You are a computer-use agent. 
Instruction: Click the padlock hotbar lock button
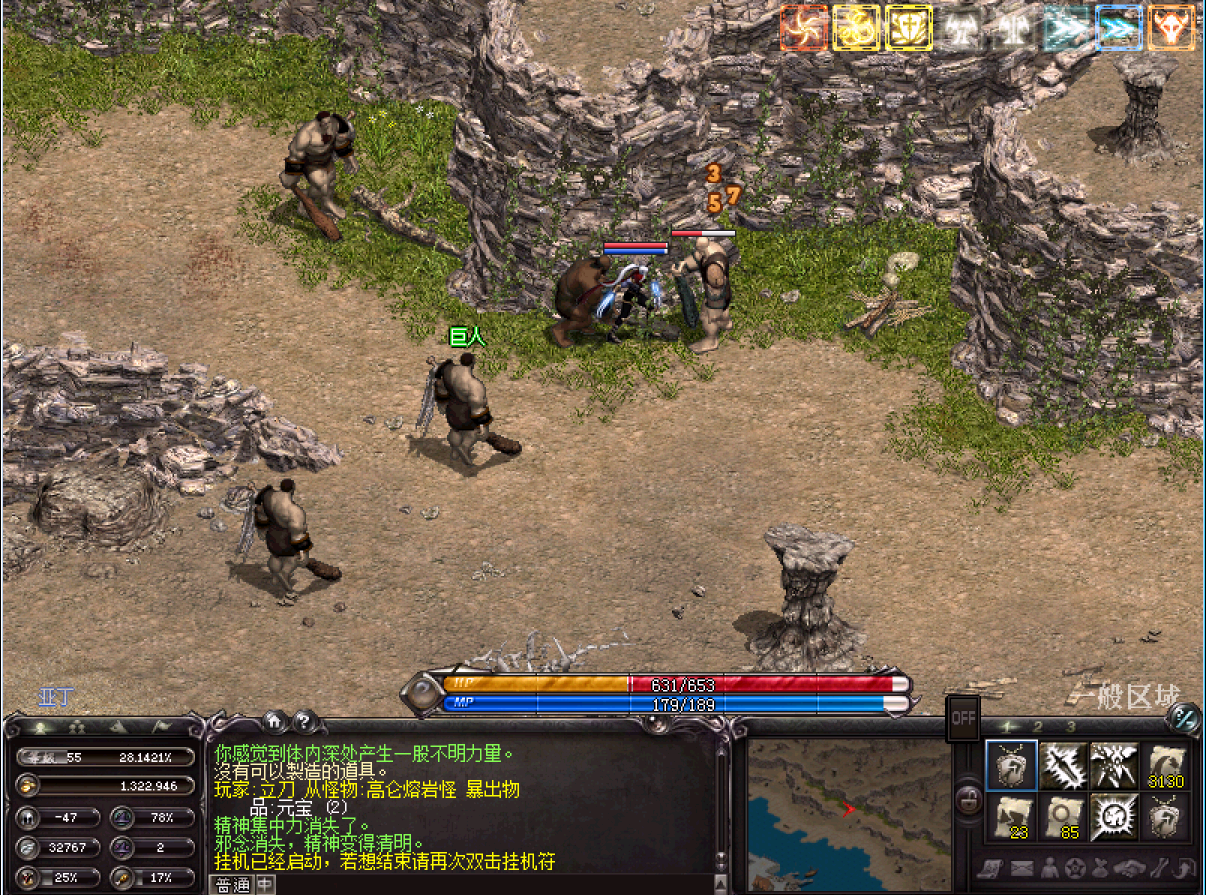(x=967, y=798)
